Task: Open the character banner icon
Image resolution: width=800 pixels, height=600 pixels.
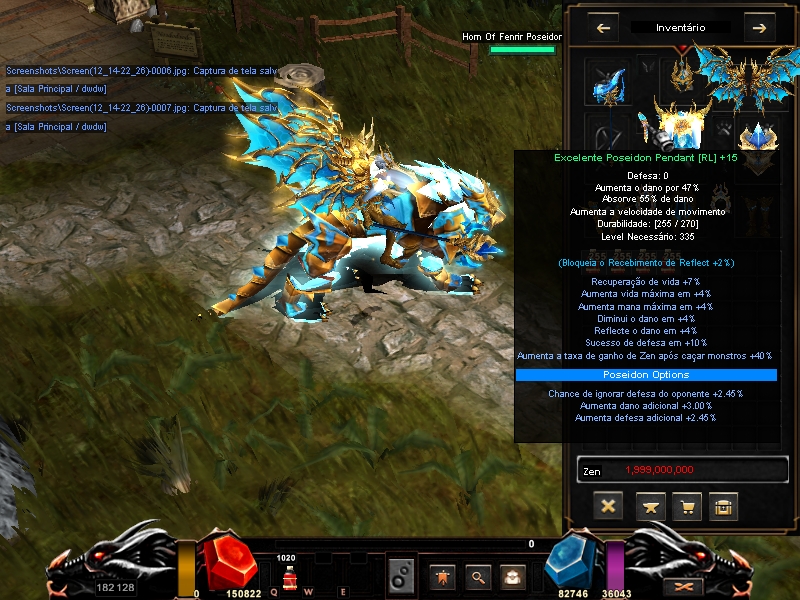Action: (x=443, y=575)
